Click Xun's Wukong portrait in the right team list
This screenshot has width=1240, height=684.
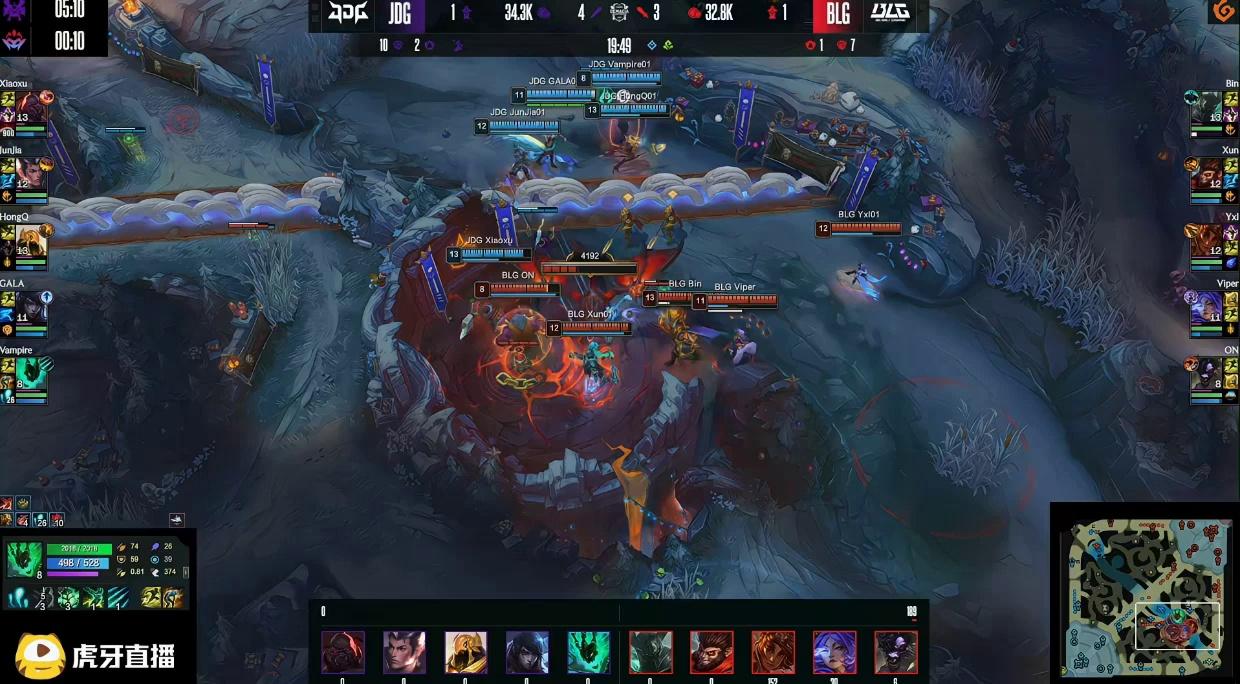pyautogui.click(x=1208, y=173)
